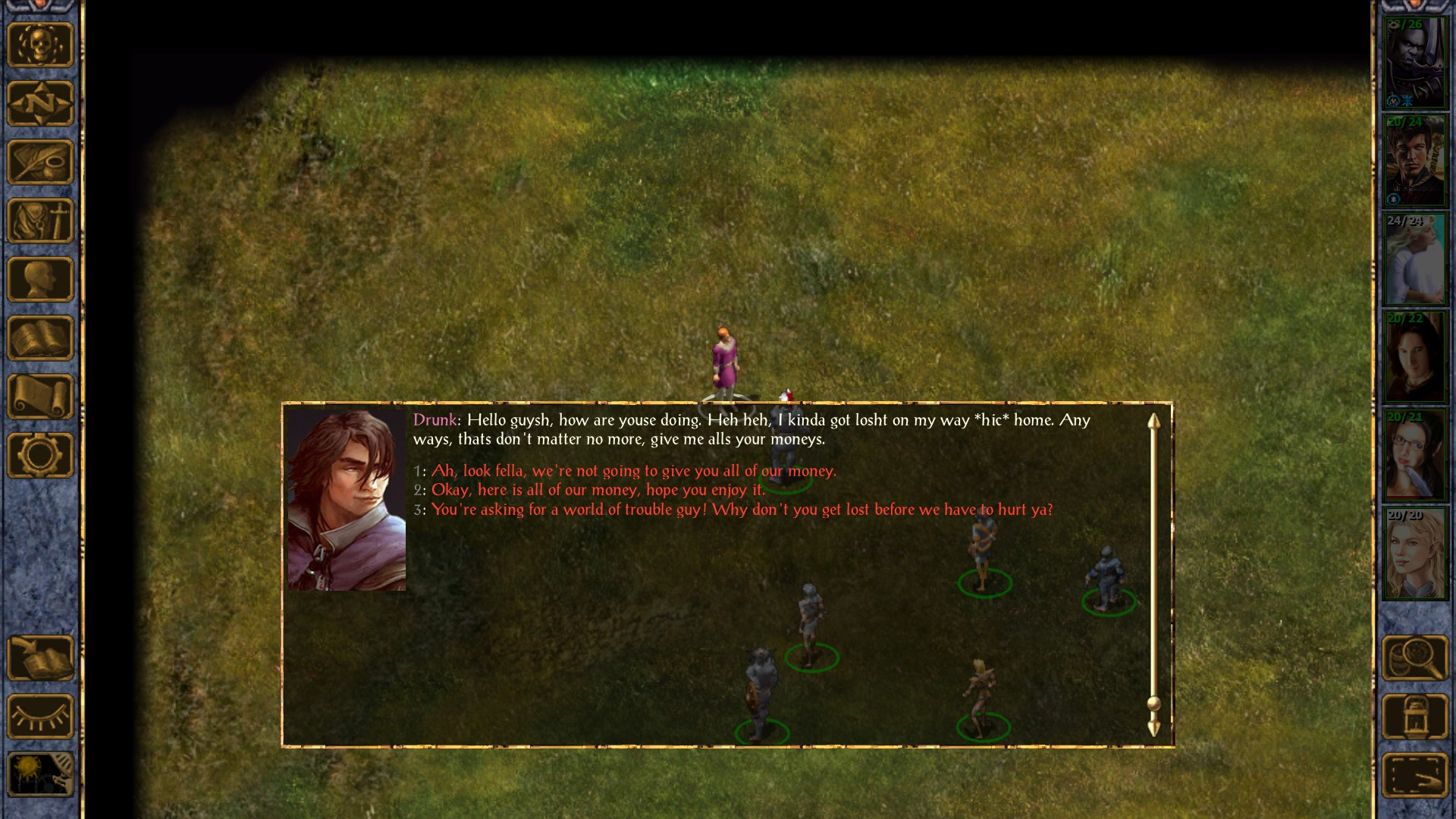Open the options gear icon
Screen dimensions: 1456x819
click(x=40, y=455)
